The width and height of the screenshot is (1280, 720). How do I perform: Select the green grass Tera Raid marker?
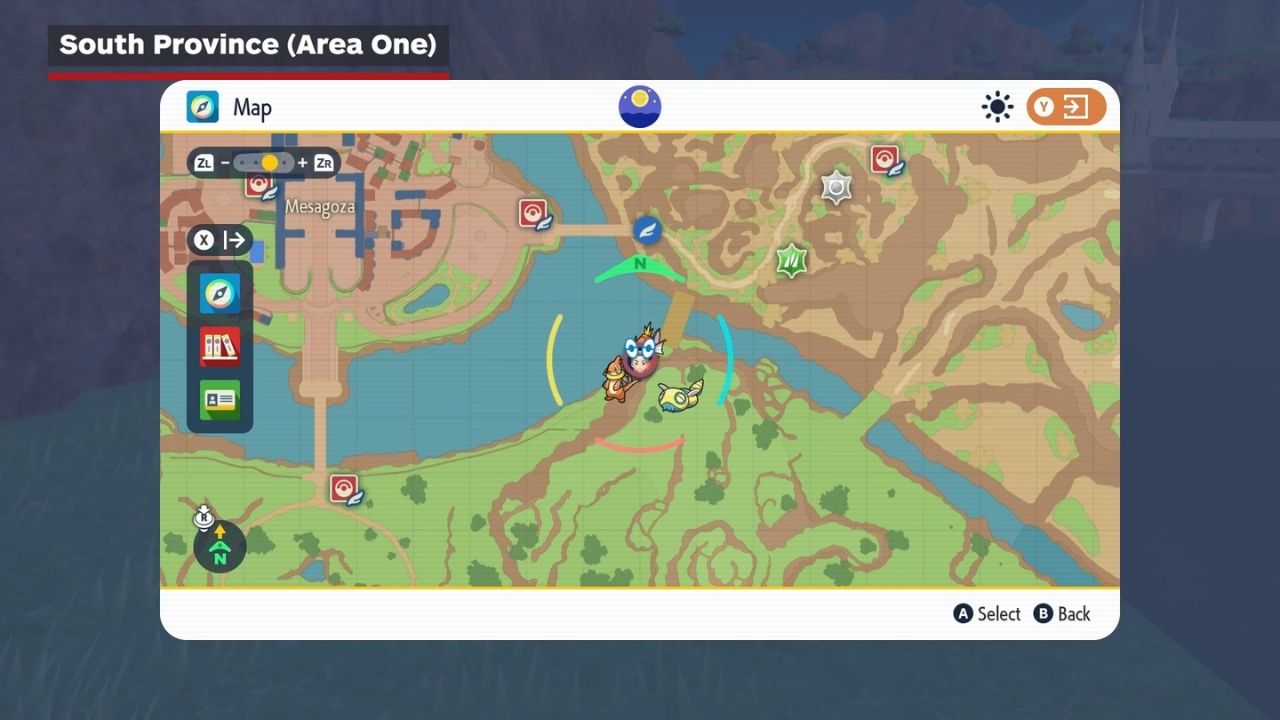792,261
